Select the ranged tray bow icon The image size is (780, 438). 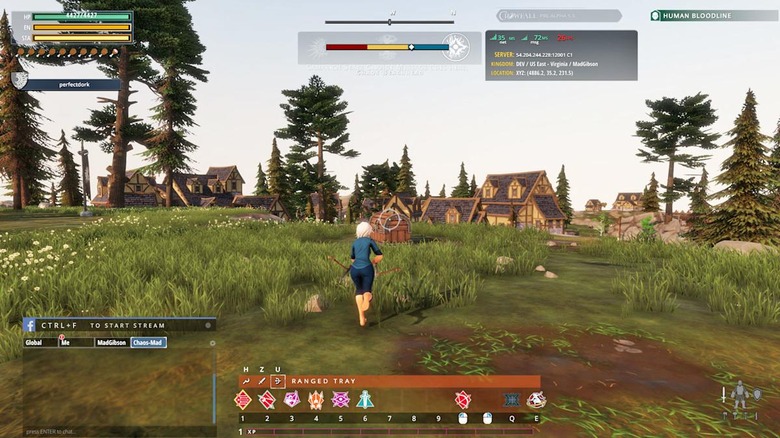pyautogui.click(x=278, y=381)
